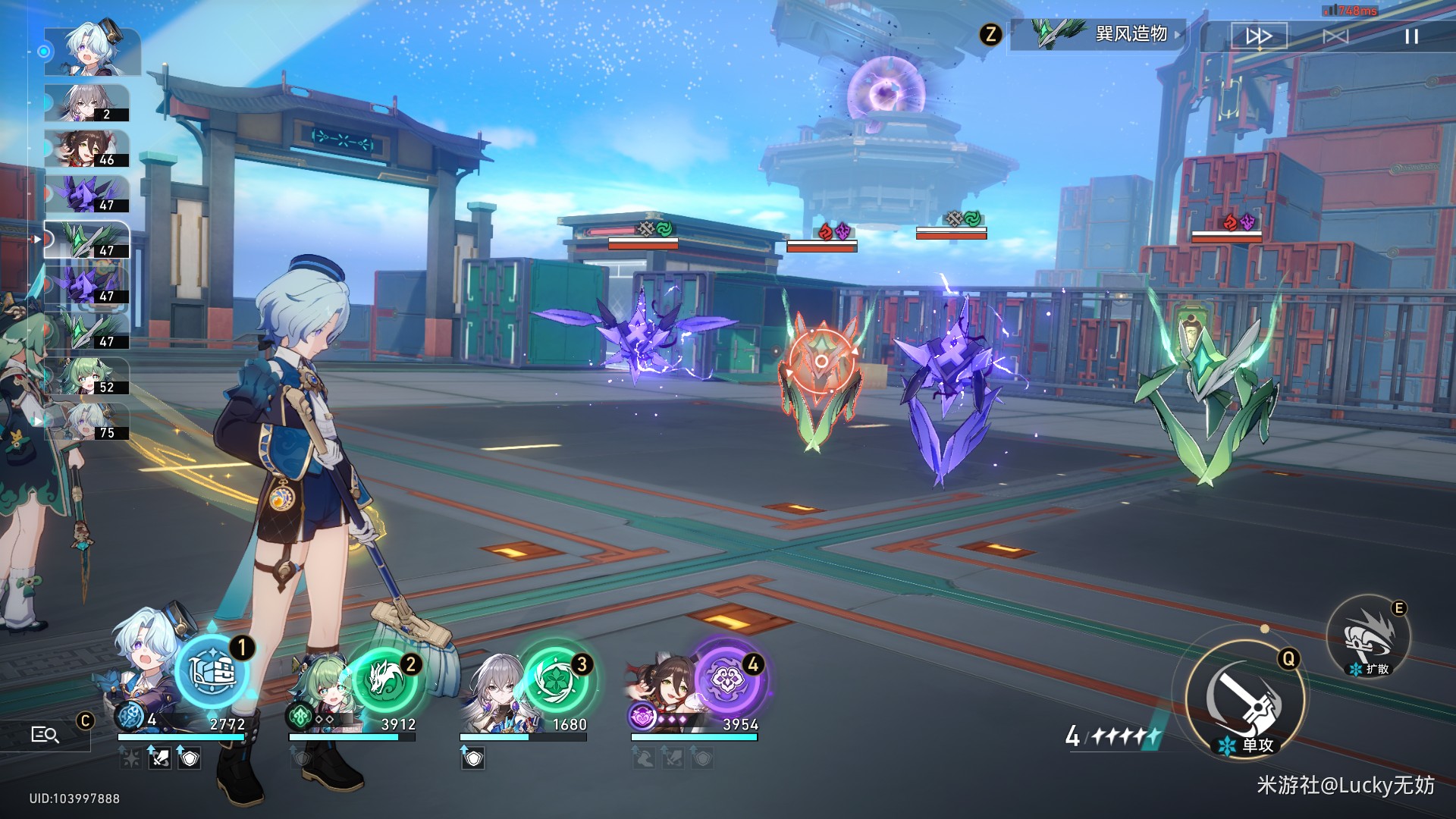1456x819 pixels.
Task: Pause the battle
Action: click(1410, 36)
